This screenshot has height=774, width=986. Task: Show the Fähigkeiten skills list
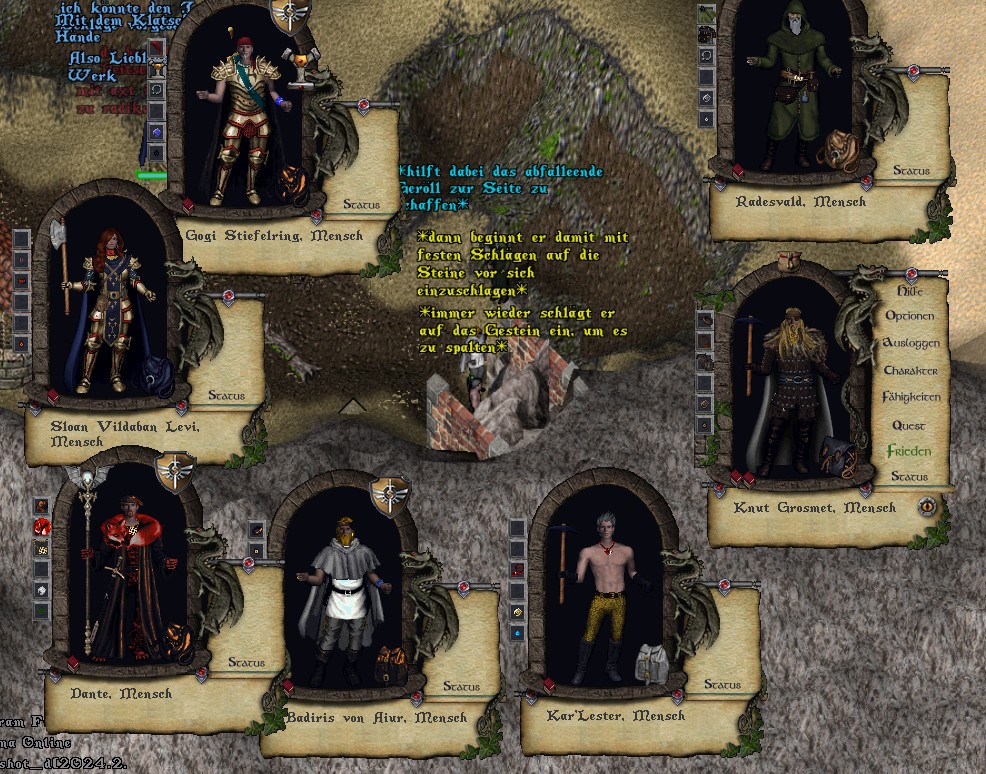tap(910, 397)
